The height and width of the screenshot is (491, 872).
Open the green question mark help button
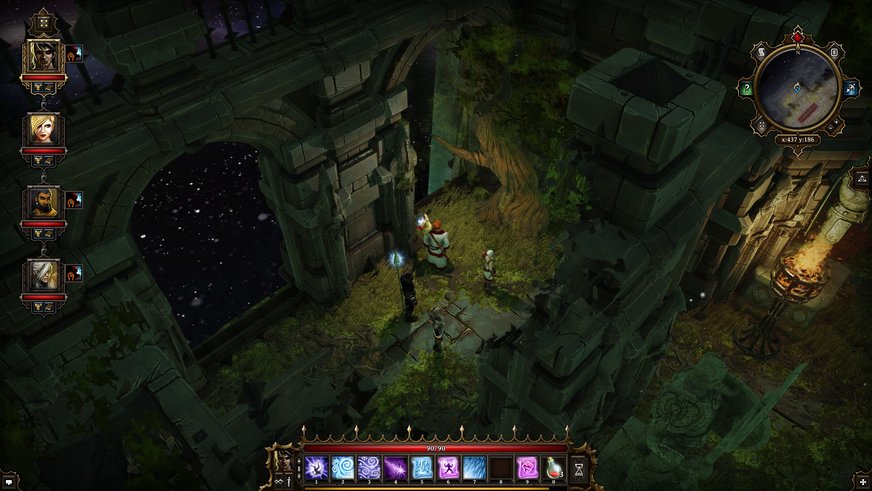point(746,89)
